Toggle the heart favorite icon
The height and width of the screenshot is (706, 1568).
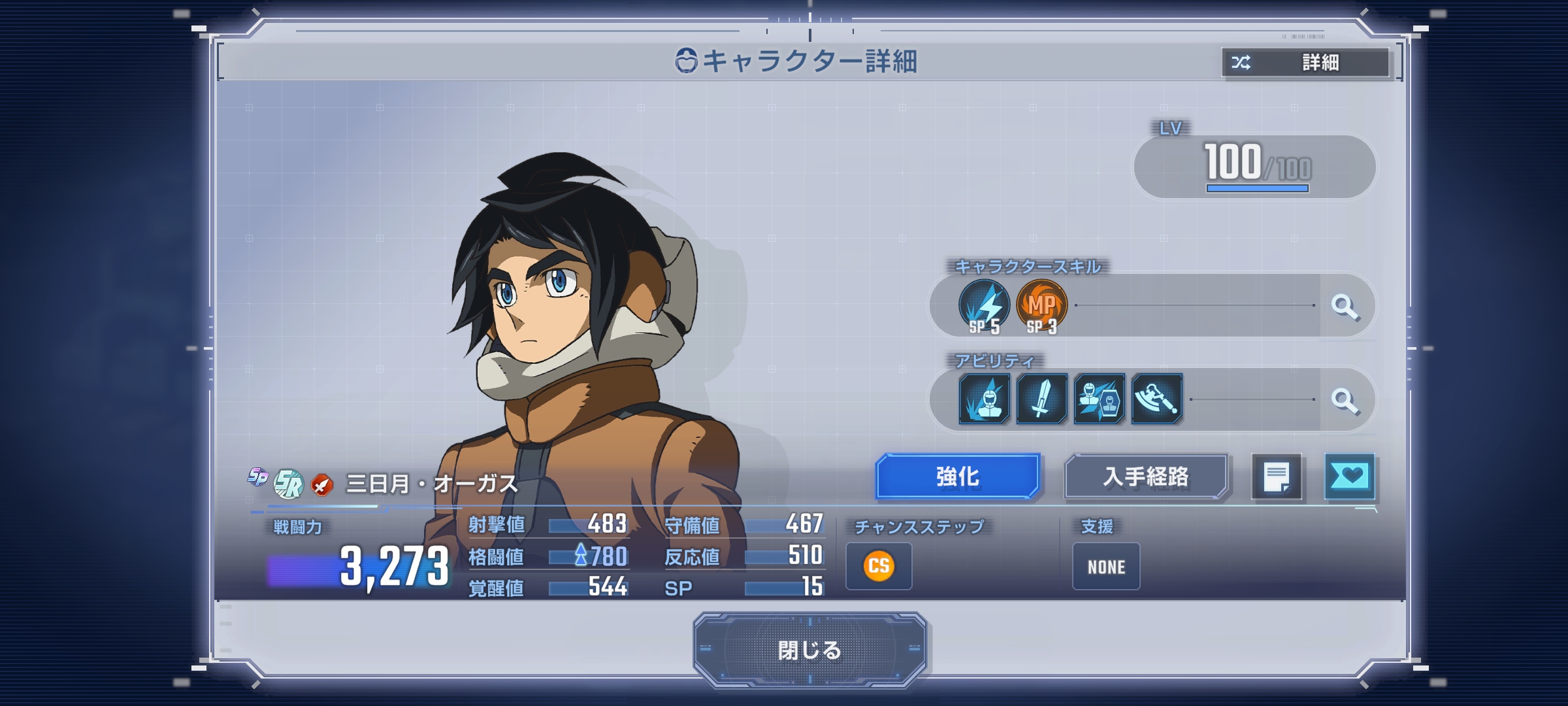(1349, 477)
